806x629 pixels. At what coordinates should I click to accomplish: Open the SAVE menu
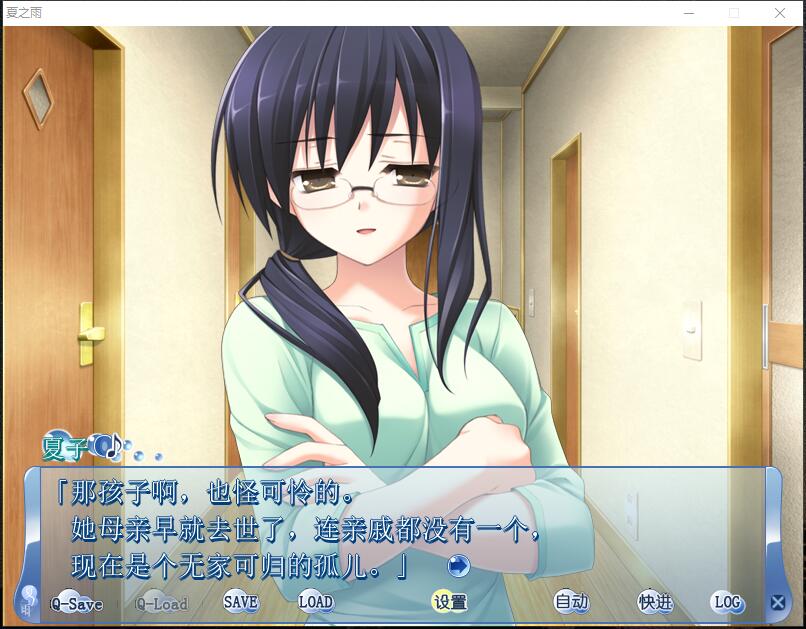coord(240,602)
